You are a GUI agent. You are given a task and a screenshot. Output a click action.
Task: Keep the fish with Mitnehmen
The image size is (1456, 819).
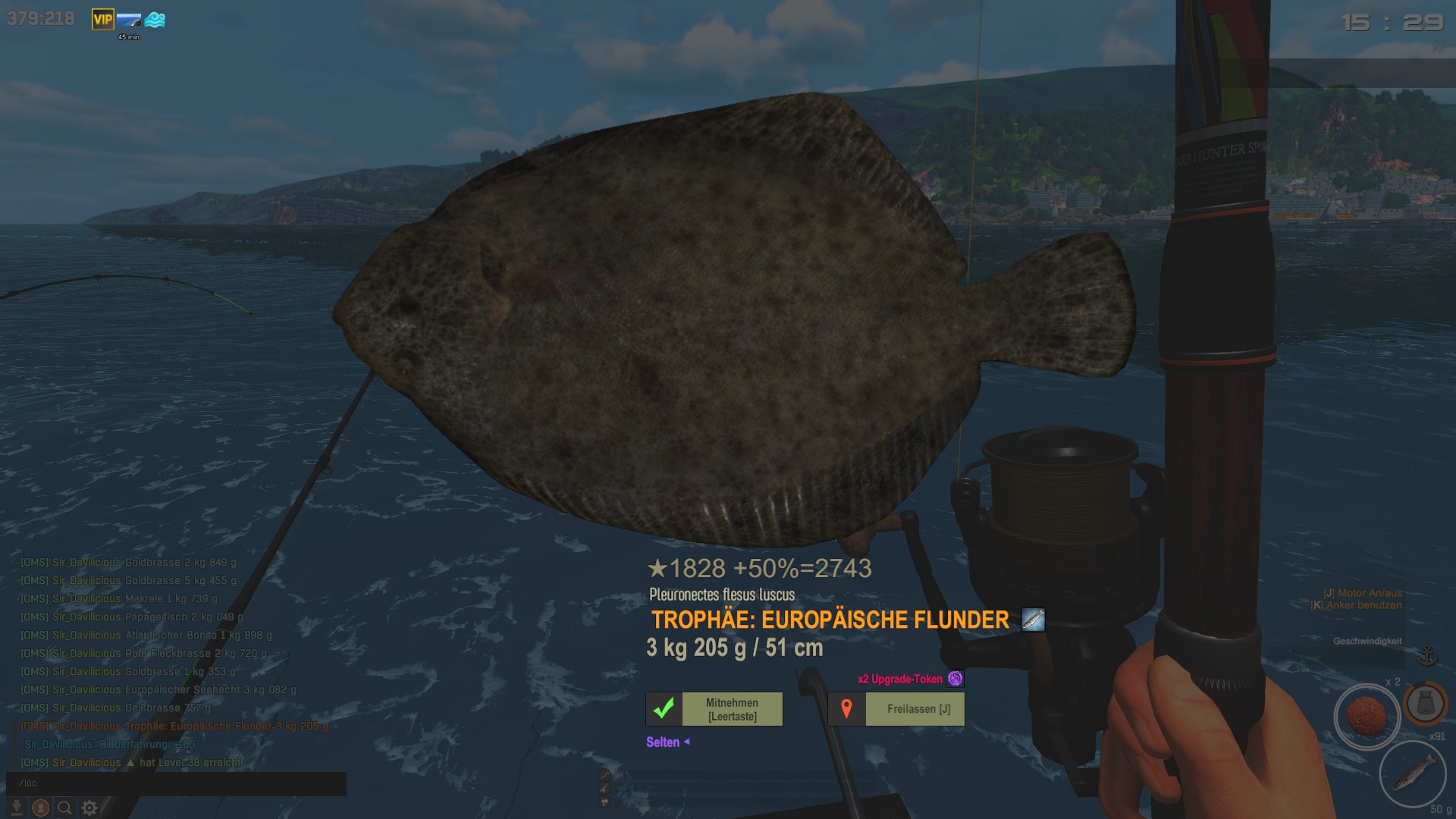[x=714, y=709]
